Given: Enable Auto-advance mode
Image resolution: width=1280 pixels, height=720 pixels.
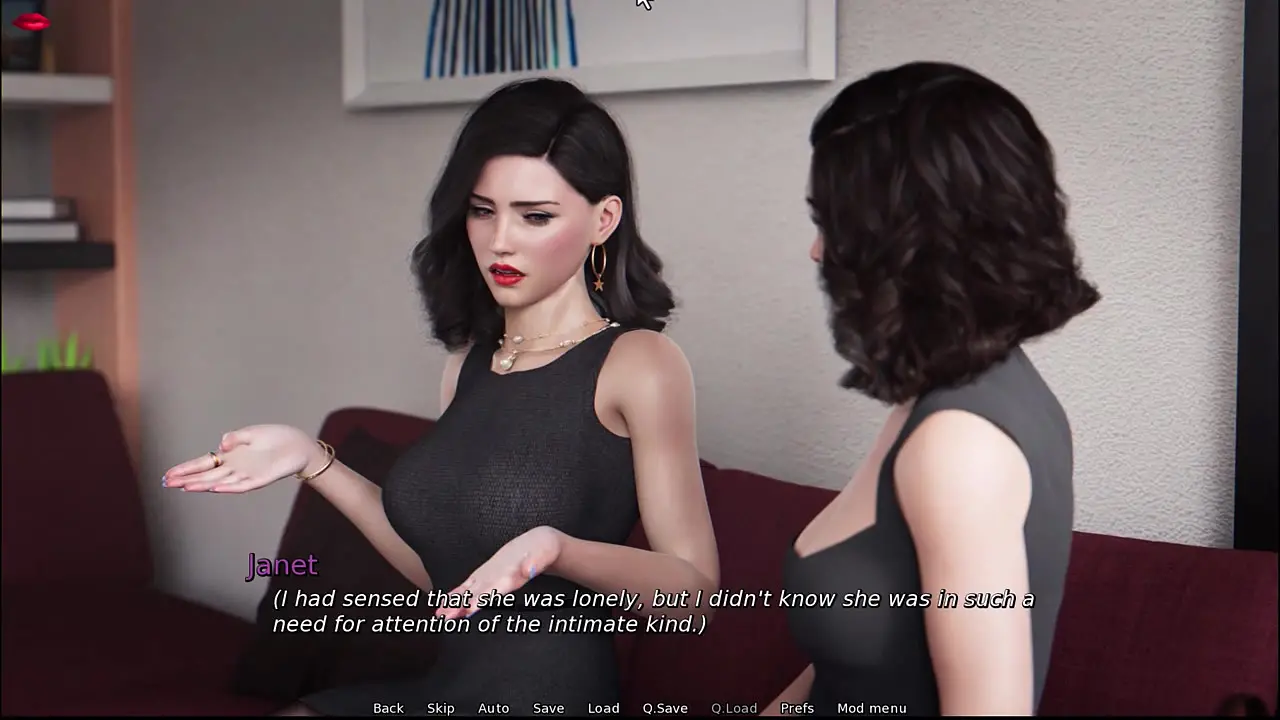Looking at the screenshot, I should (x=493, y=708).
